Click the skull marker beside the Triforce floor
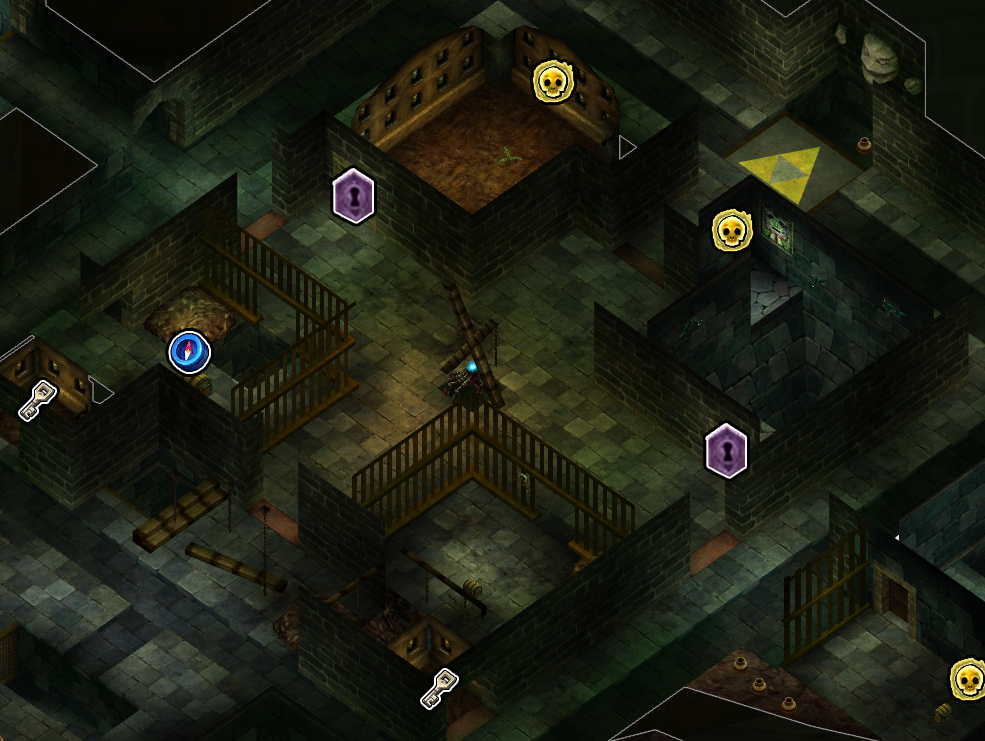This screenshot has height=741, width=985. coord(731,231)
